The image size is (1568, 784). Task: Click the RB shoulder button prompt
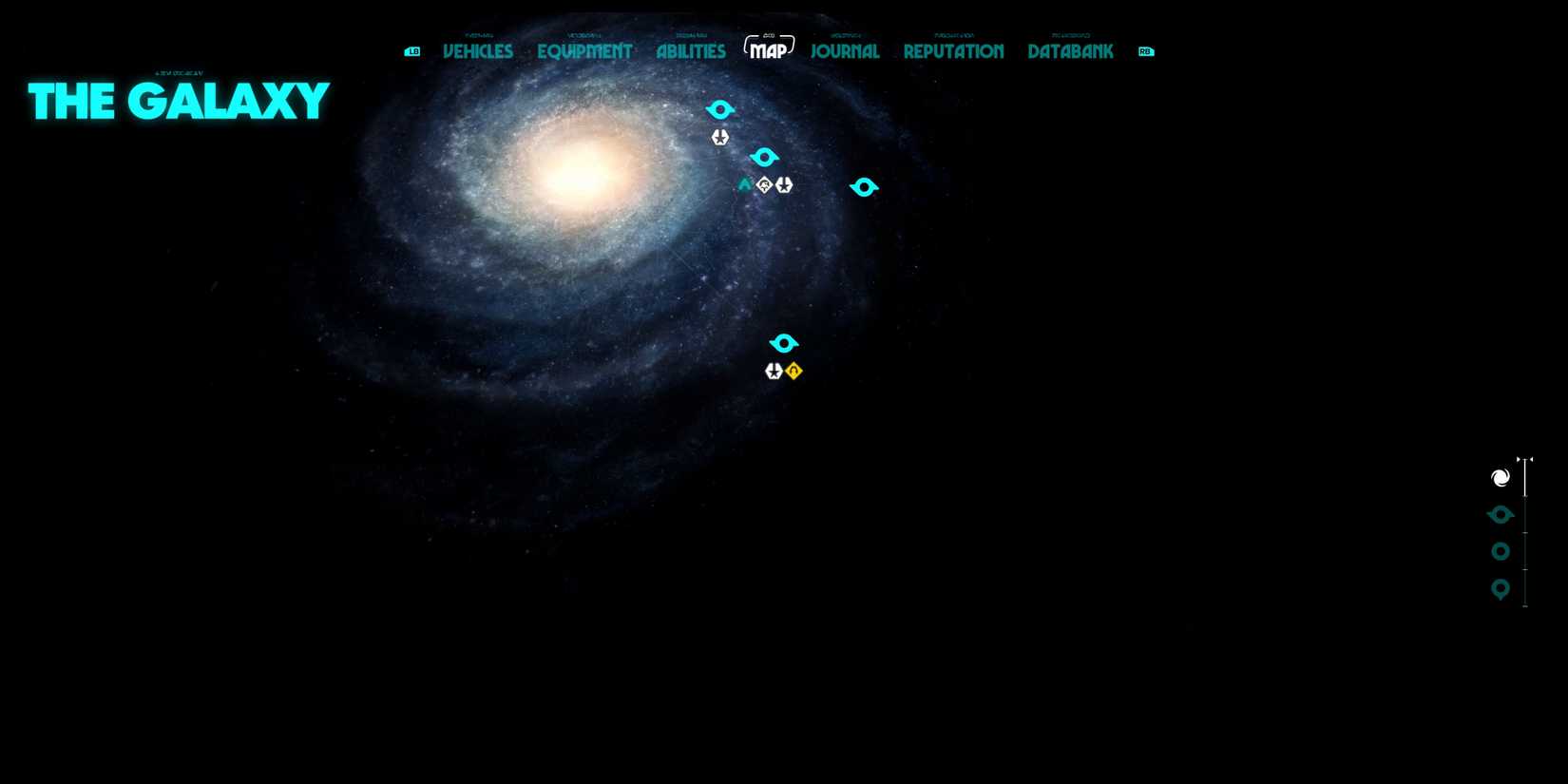click(1145, 51)
